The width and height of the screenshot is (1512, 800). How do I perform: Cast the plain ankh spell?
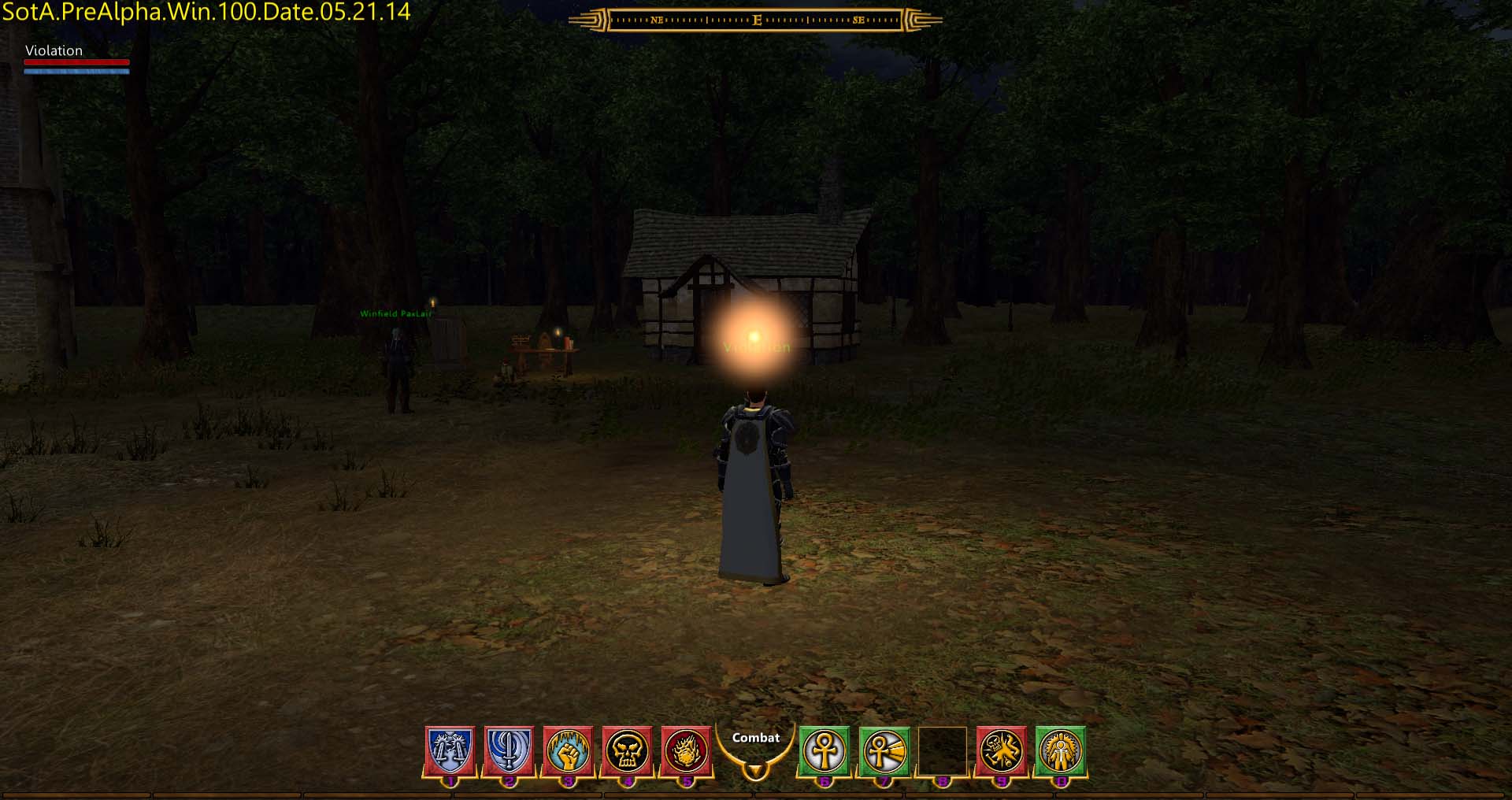click(825, 750)
